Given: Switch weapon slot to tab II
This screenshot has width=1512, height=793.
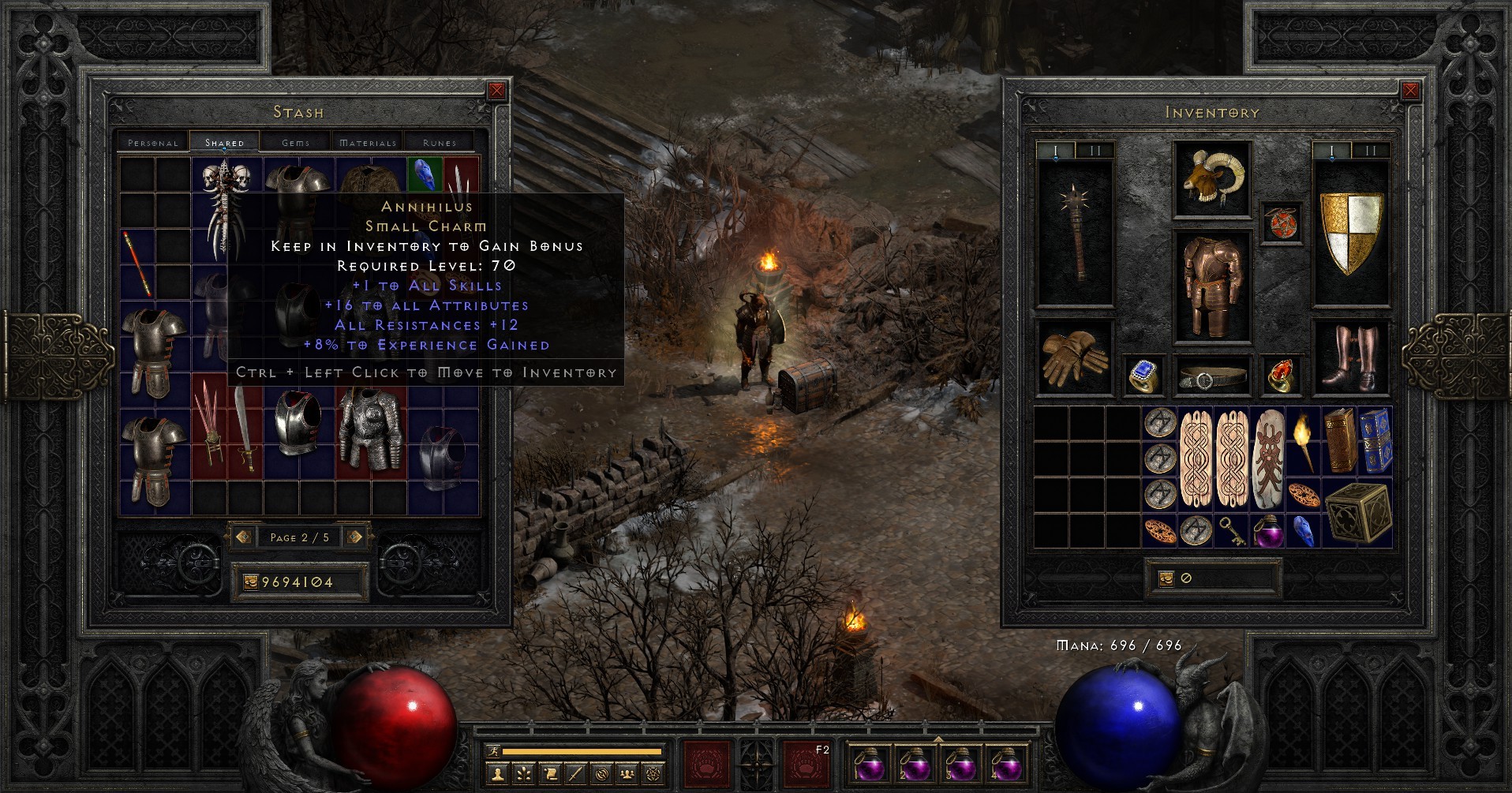Looking at the screenshot, I should click(1095, 149).
